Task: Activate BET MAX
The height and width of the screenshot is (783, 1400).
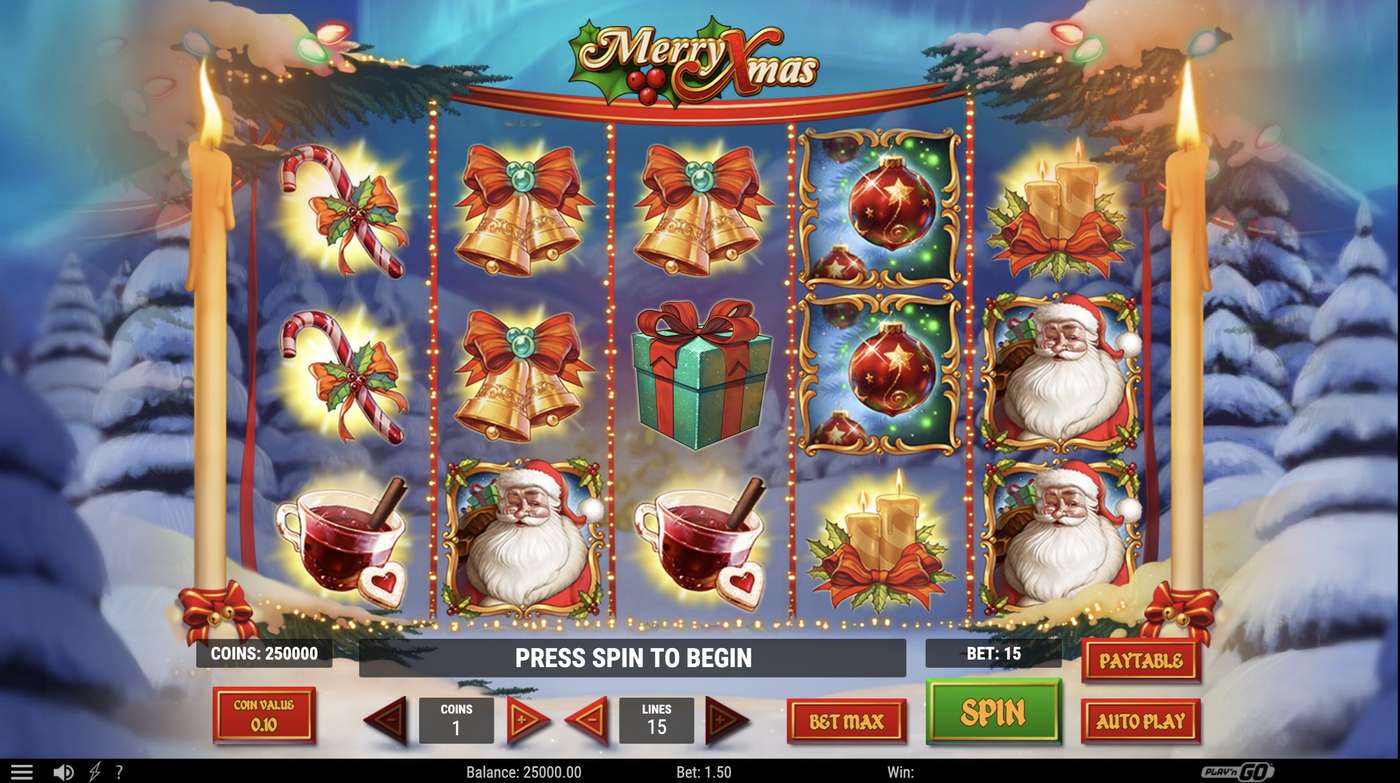Action: [848, 720]
